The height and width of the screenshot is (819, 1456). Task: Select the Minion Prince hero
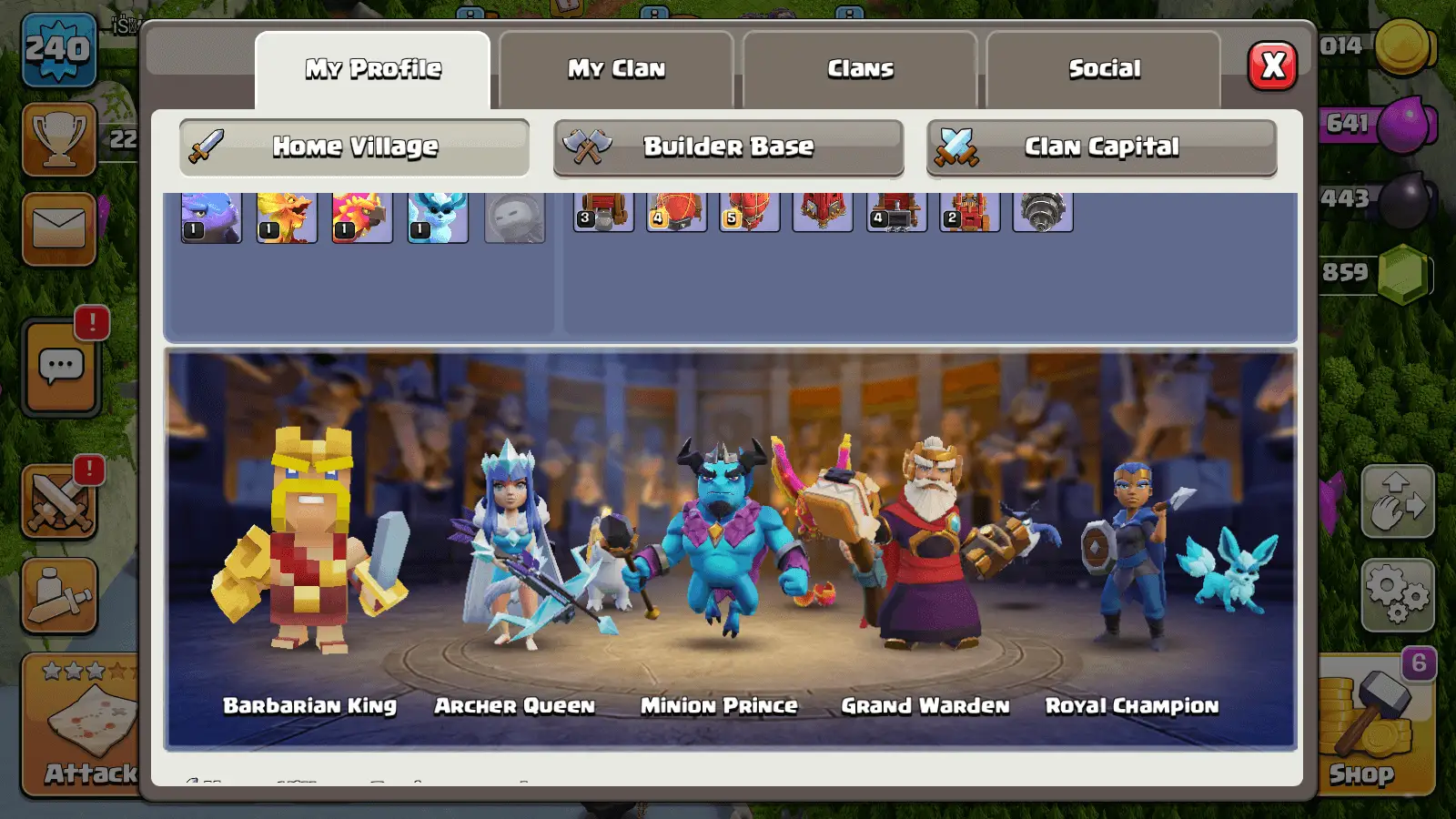pos(721,546)
